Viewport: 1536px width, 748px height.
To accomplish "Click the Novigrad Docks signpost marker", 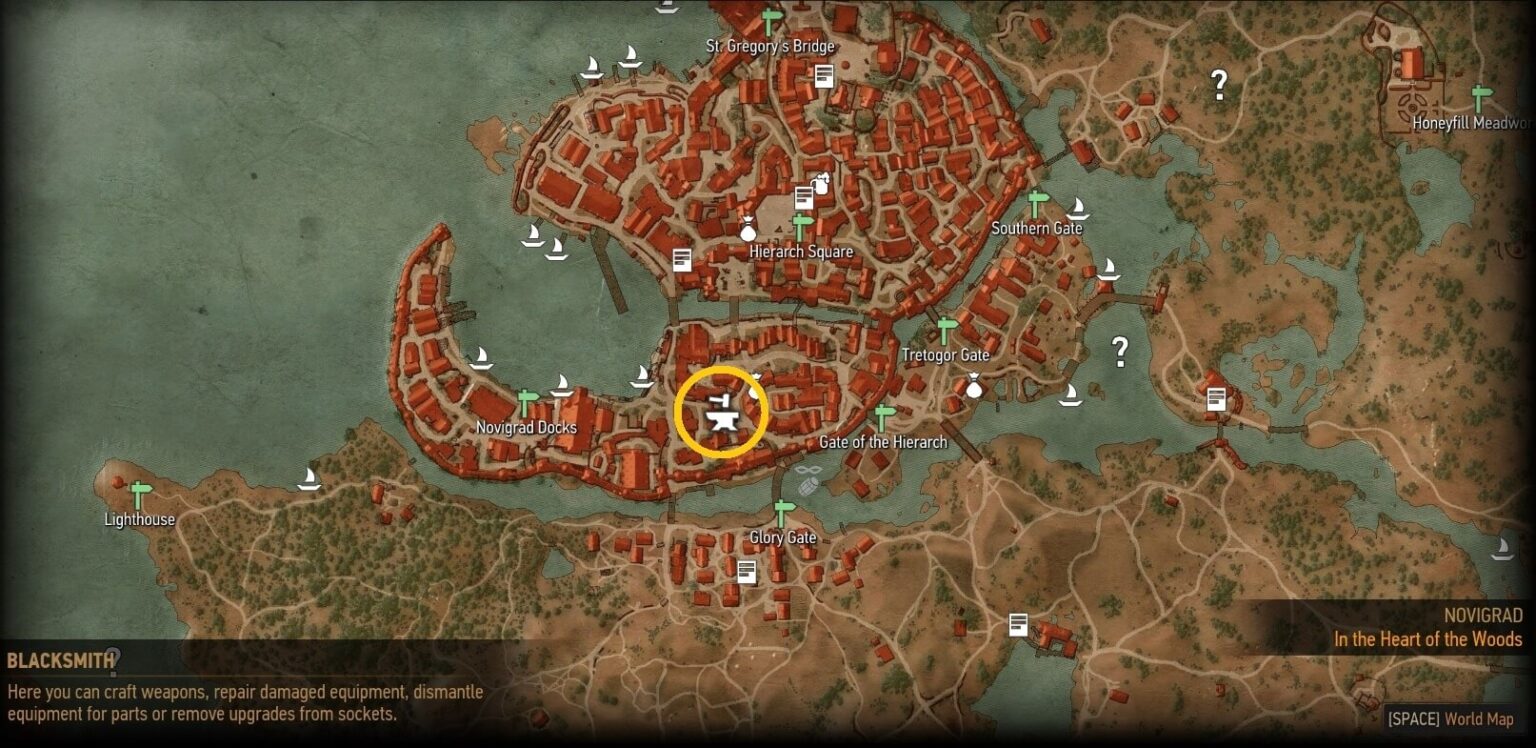I will point(524,400).
